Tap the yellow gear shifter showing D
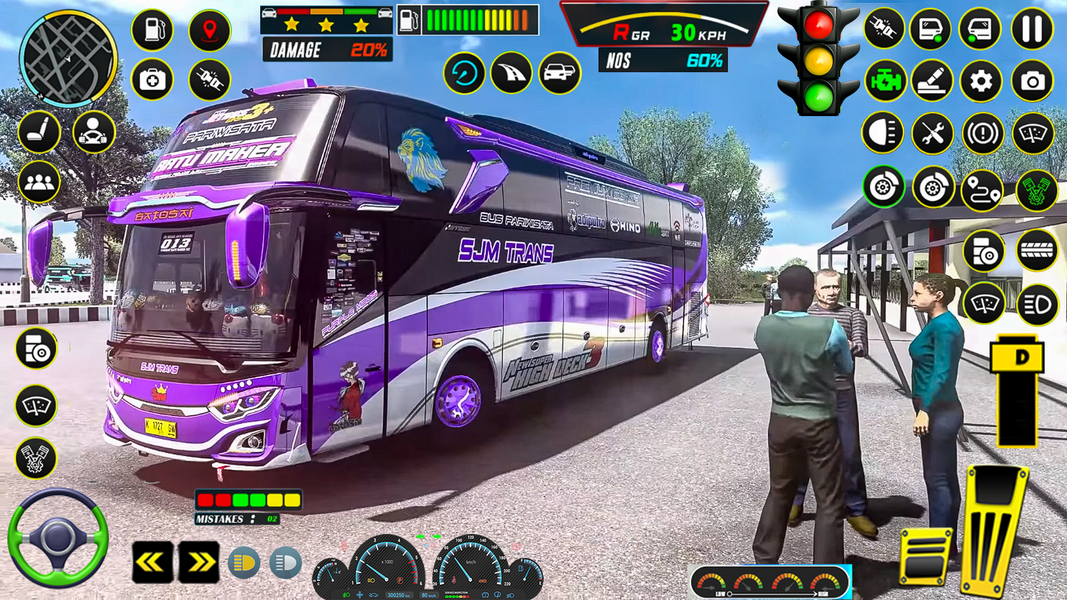 [1018, 391]
